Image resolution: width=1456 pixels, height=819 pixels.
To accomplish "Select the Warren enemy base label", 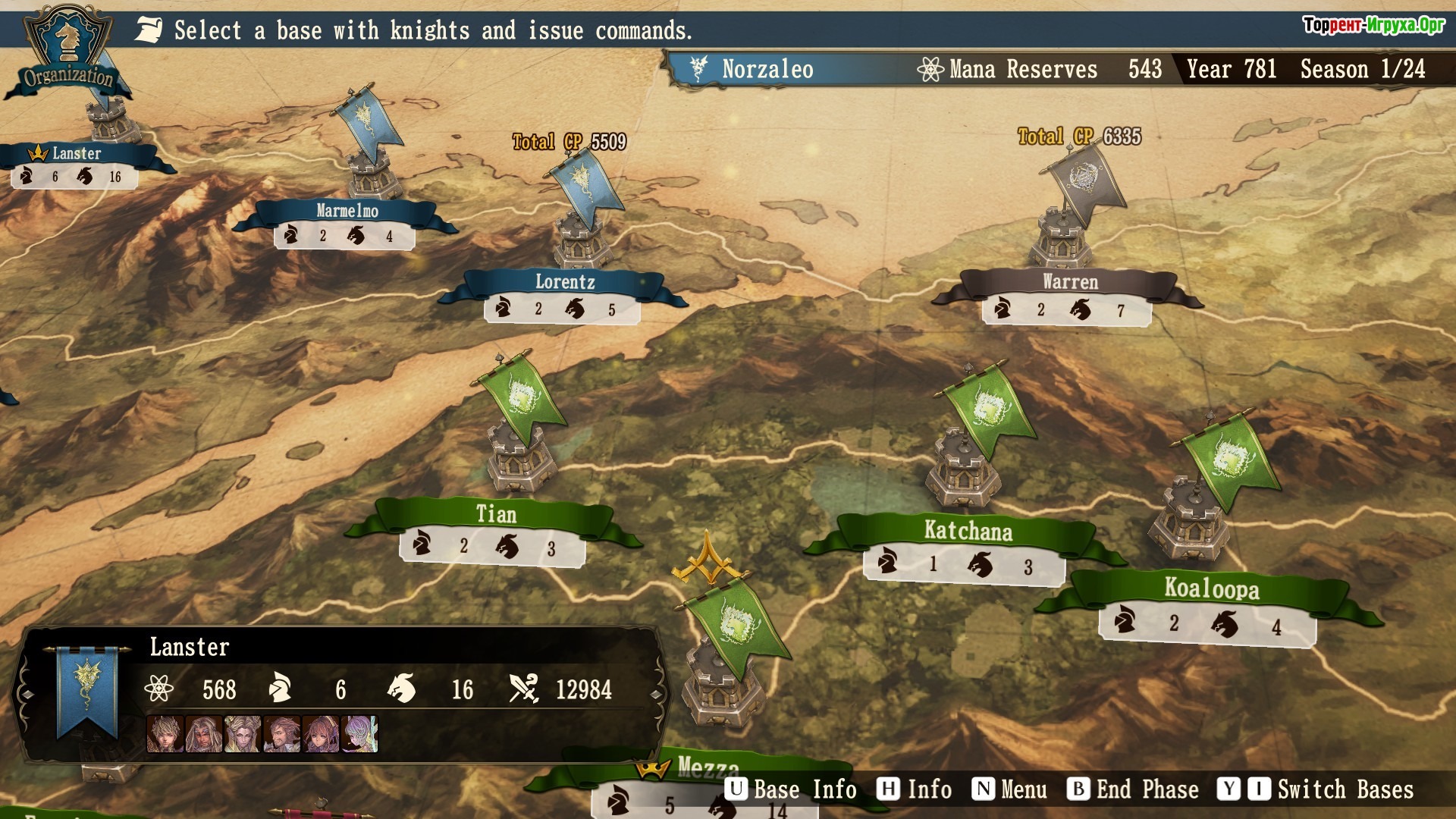I will pos(1069,282).
